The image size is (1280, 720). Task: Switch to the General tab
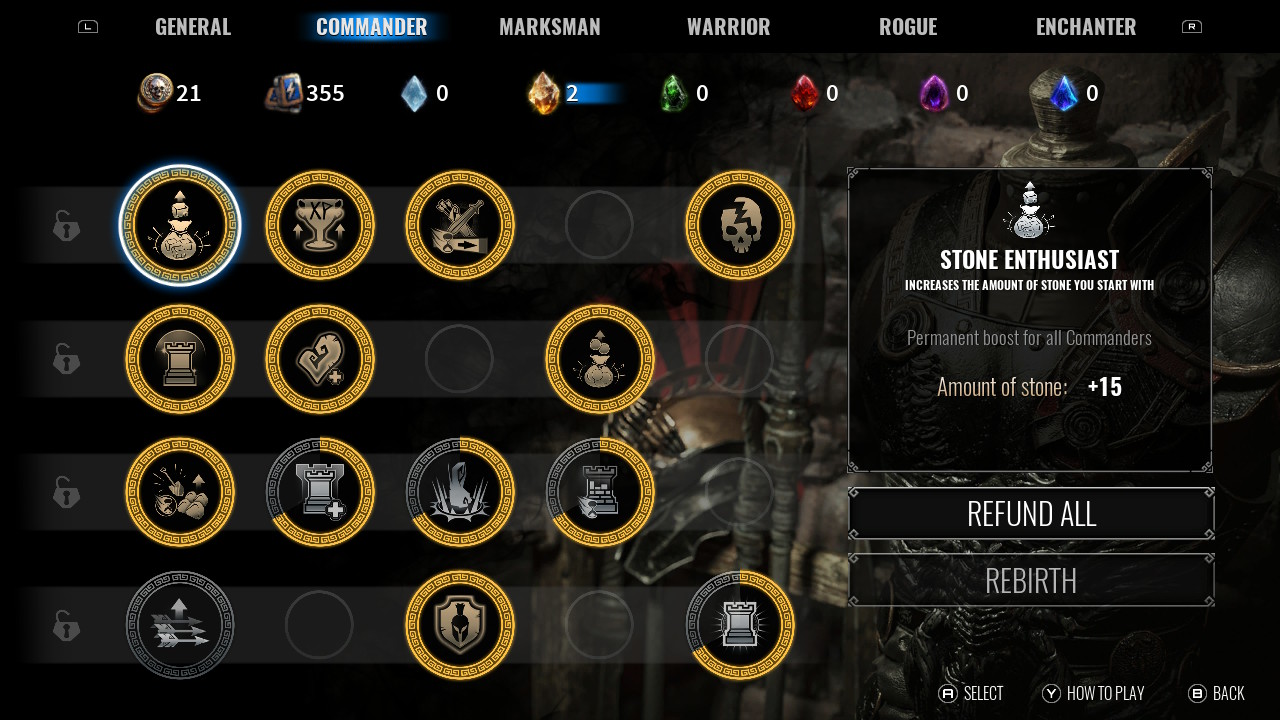pyautogui.click(x=193, y=27)
